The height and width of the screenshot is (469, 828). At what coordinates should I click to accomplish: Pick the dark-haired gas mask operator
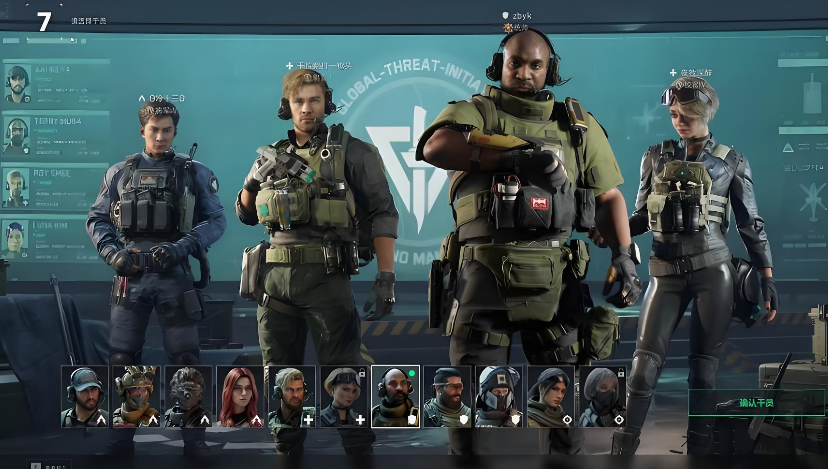point(188,396)
